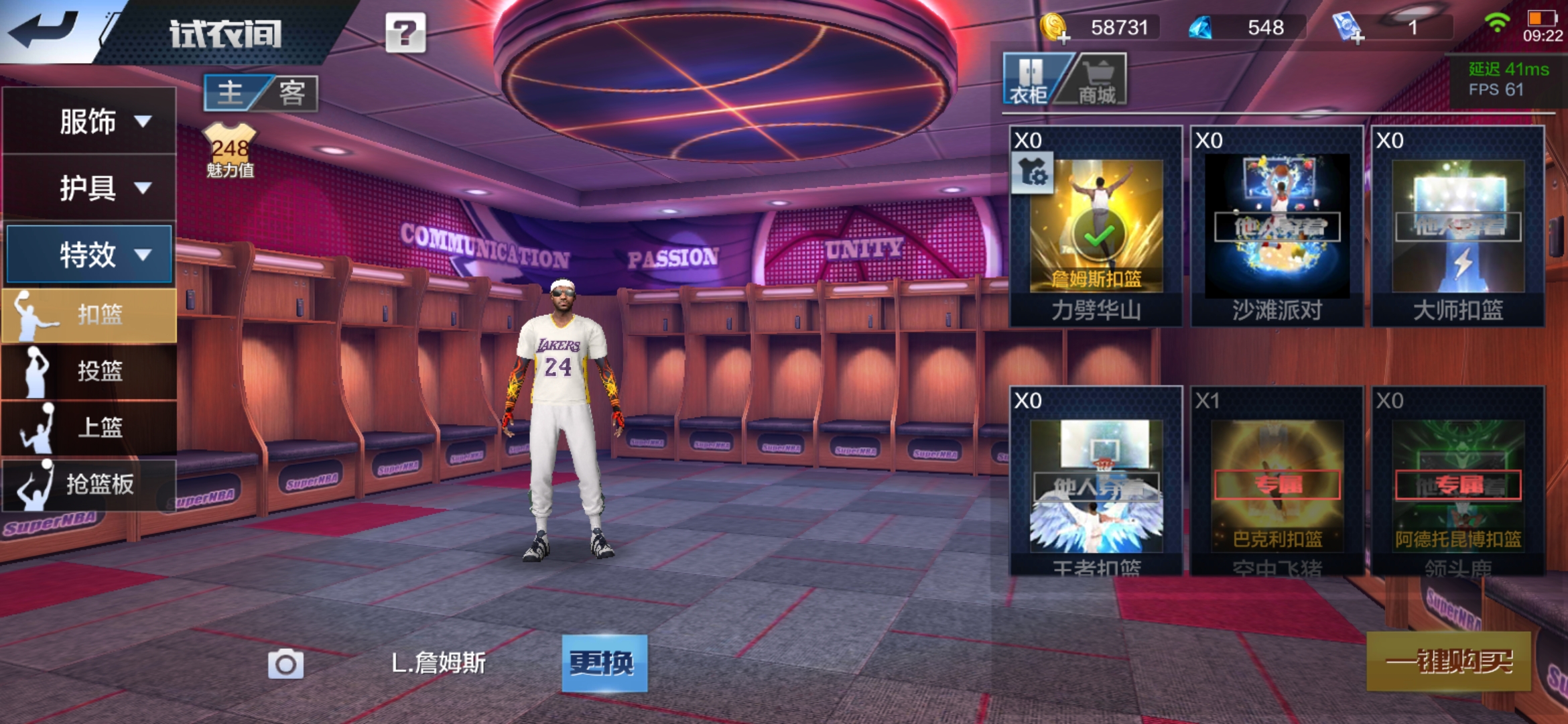
Task: Go back with the arrow button
Action: (x=44, y=29)
